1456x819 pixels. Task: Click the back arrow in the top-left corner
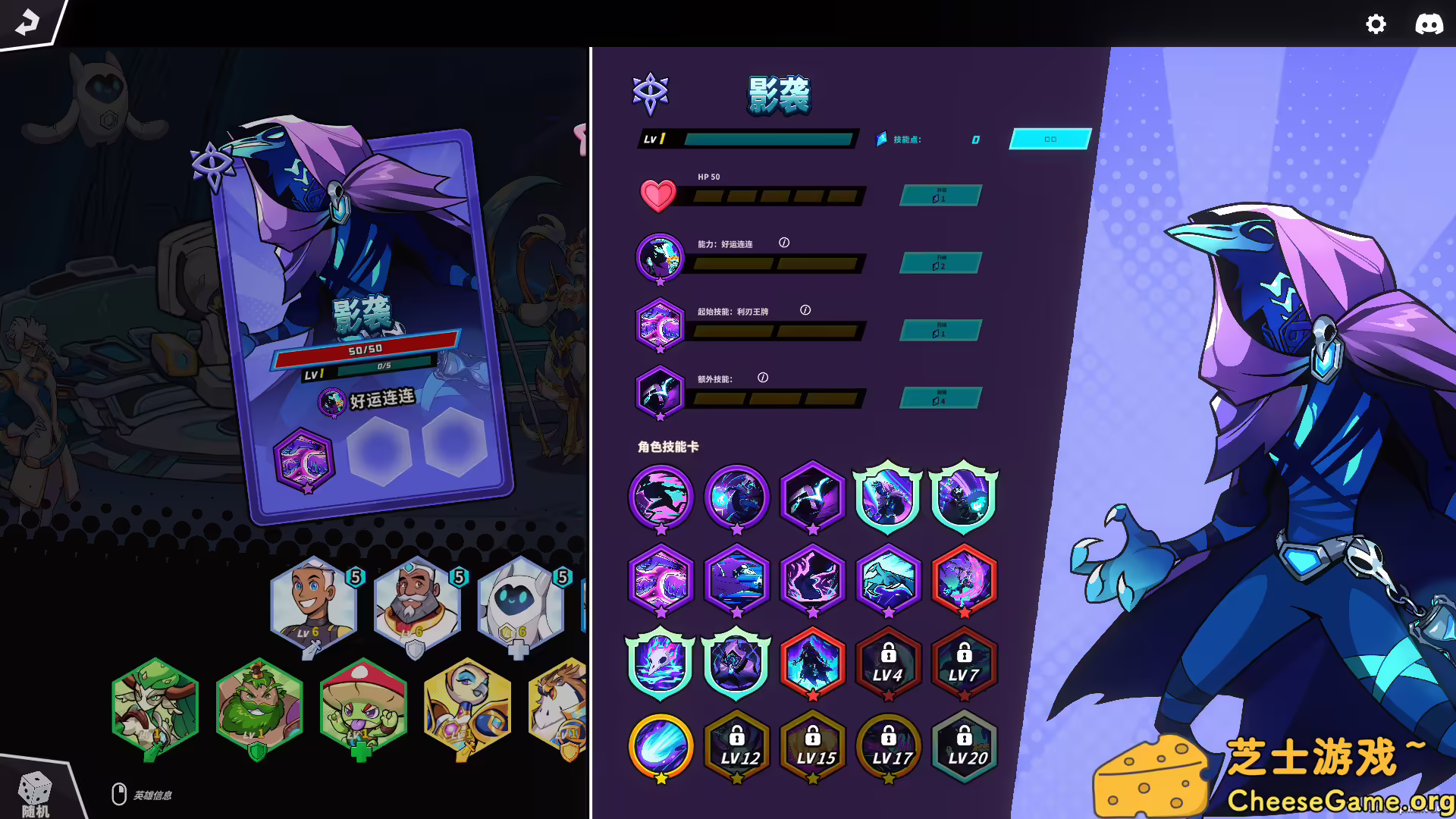pos(27,23)
